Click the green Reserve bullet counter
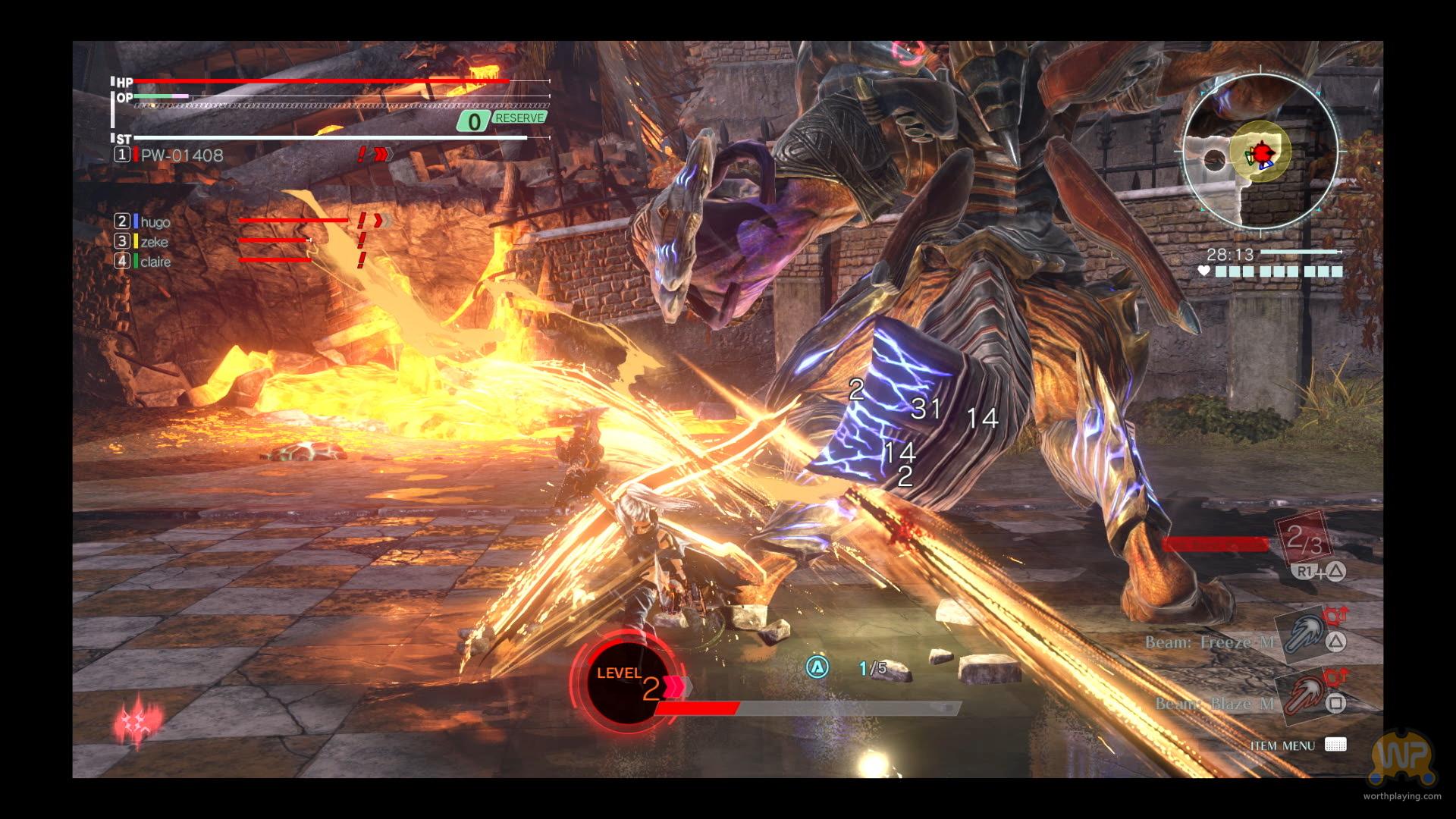The height and width of the screenshot is (819, 1456). (502, 120)
